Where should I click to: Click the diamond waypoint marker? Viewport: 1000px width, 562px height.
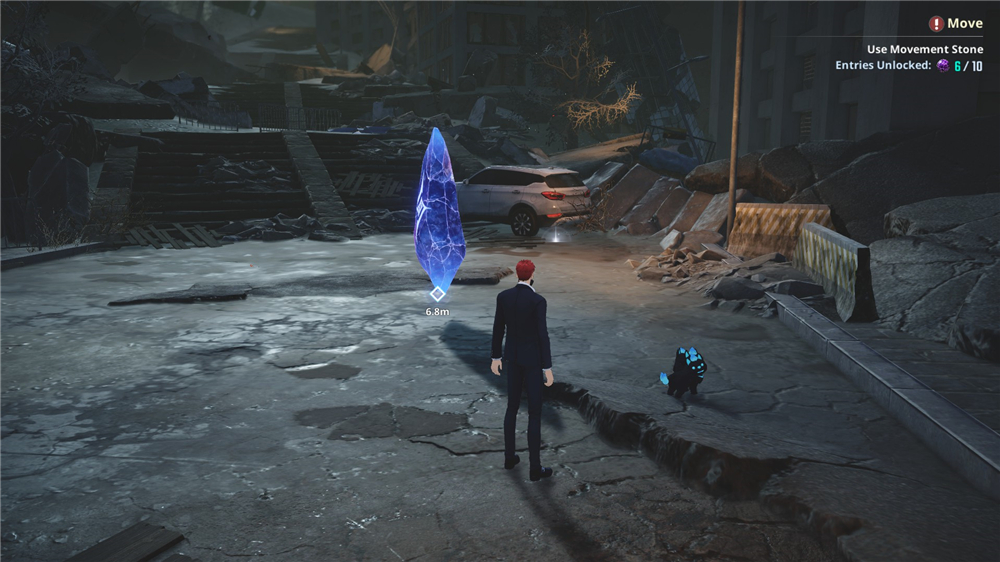click(437, 293)
